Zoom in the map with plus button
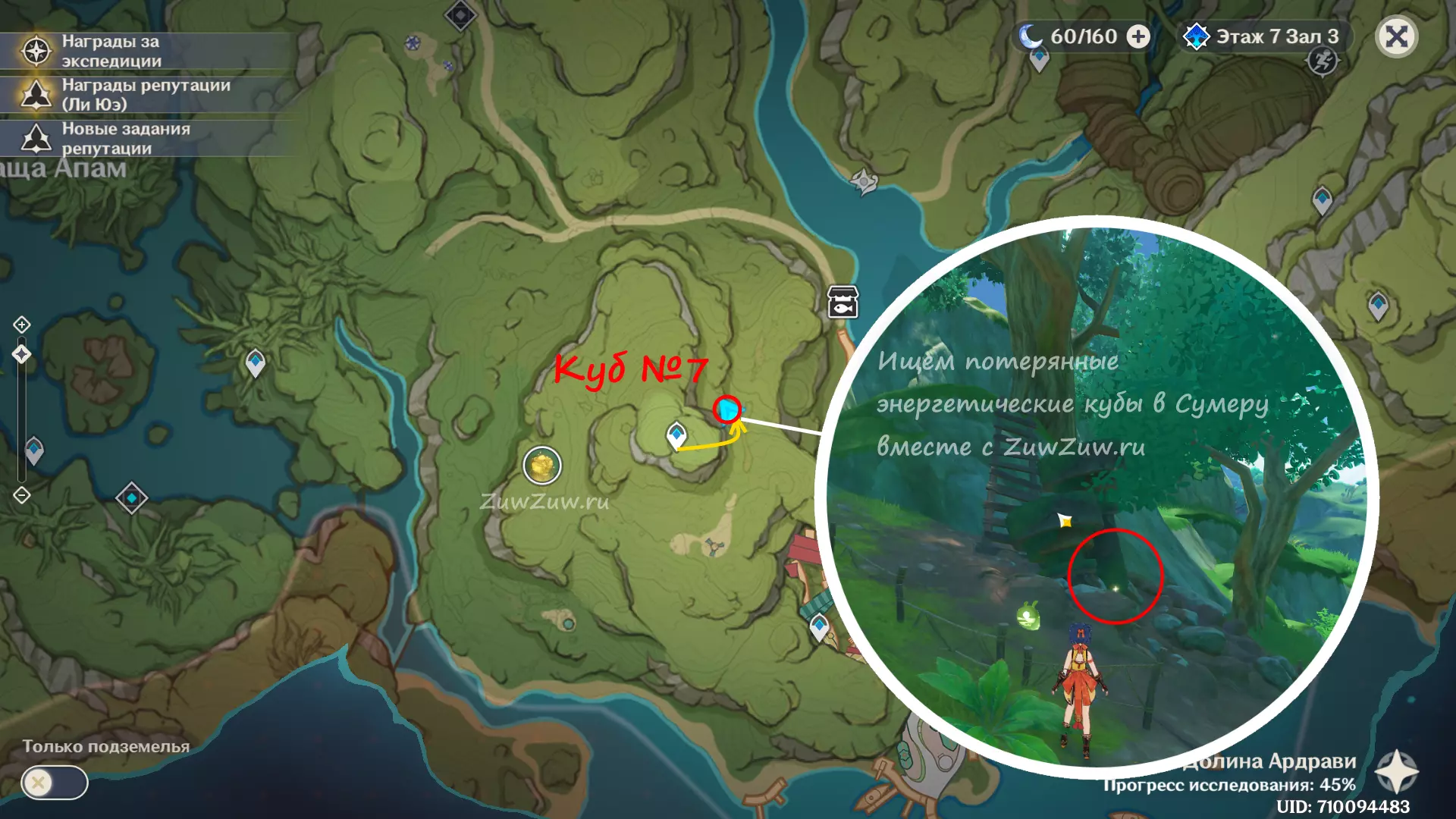Image resolution: width=1456 pixels, height=819 pixels. (22, 325)
